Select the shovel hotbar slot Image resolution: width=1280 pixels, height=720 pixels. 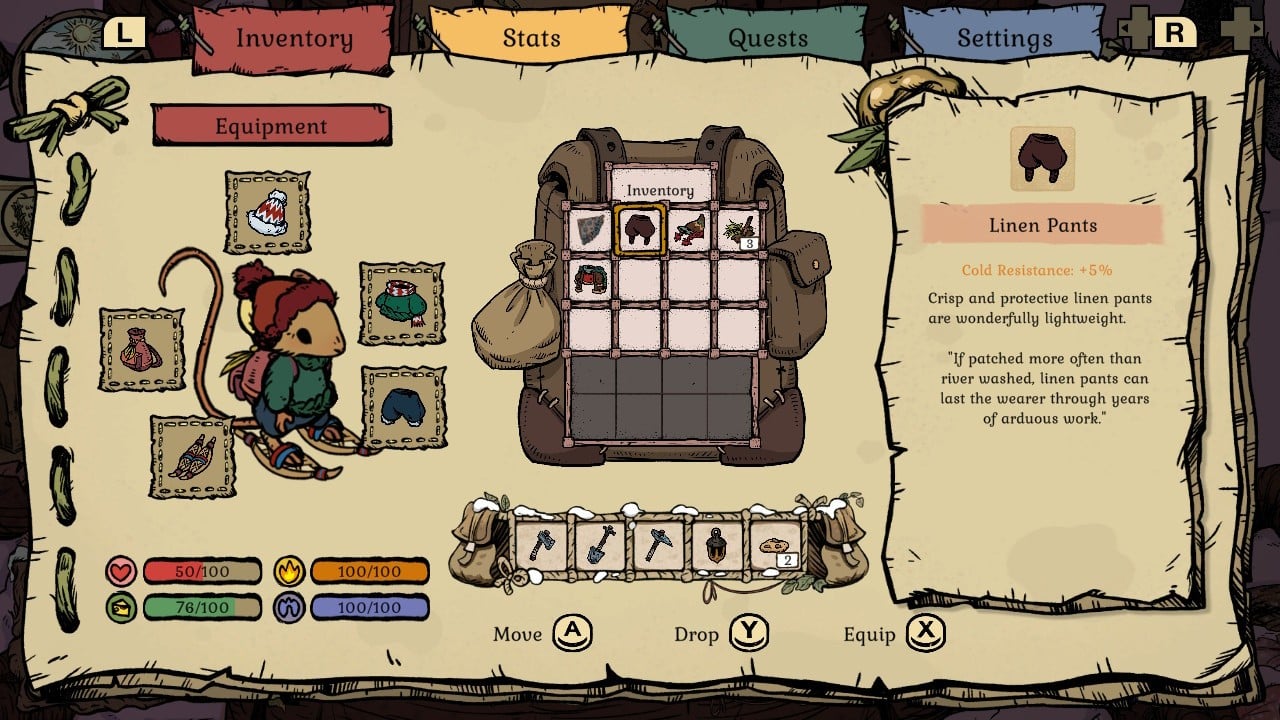point(600,545)
